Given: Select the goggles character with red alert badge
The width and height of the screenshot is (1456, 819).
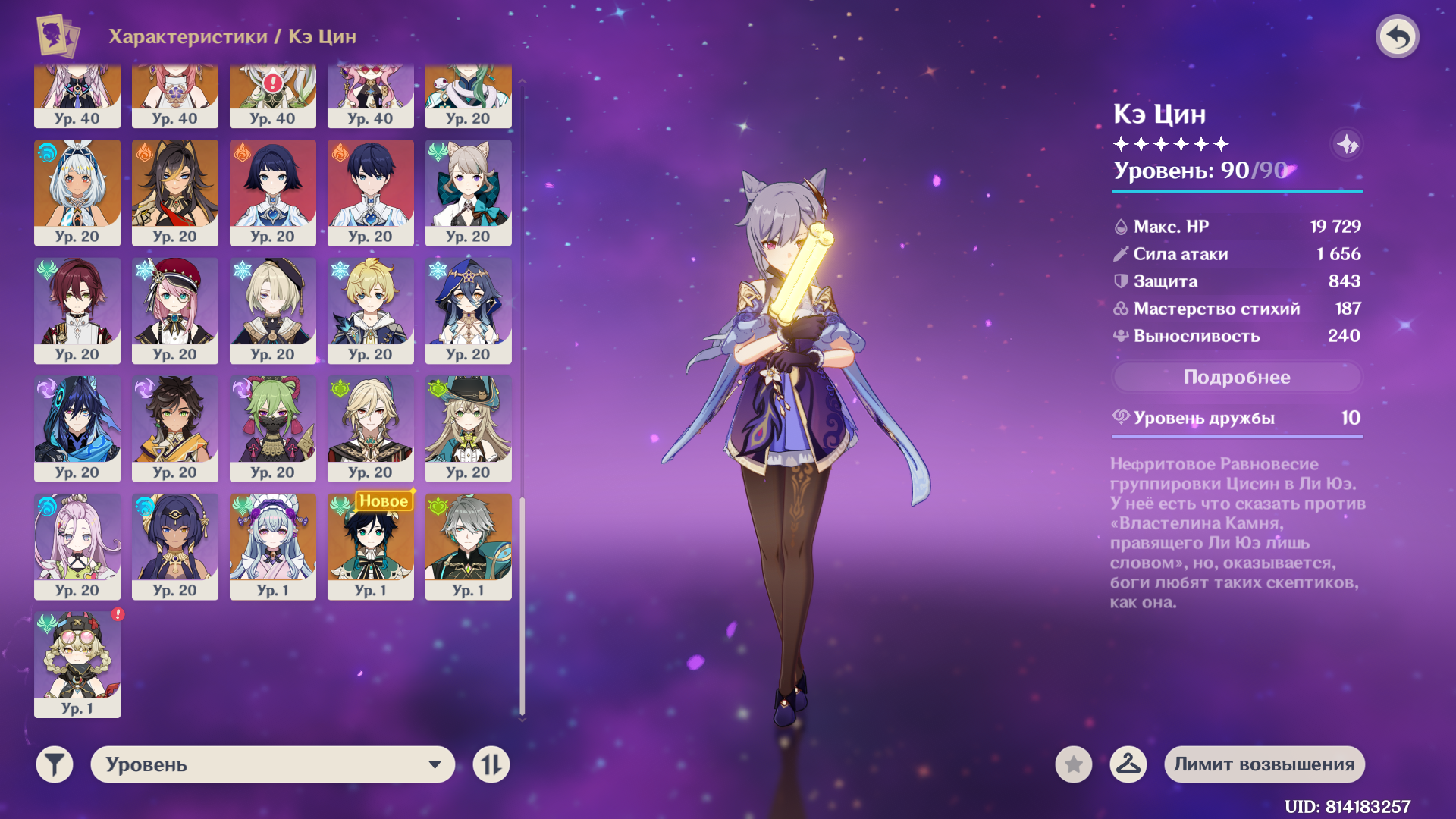Looking at the screenshot, I should coord(77,664).
